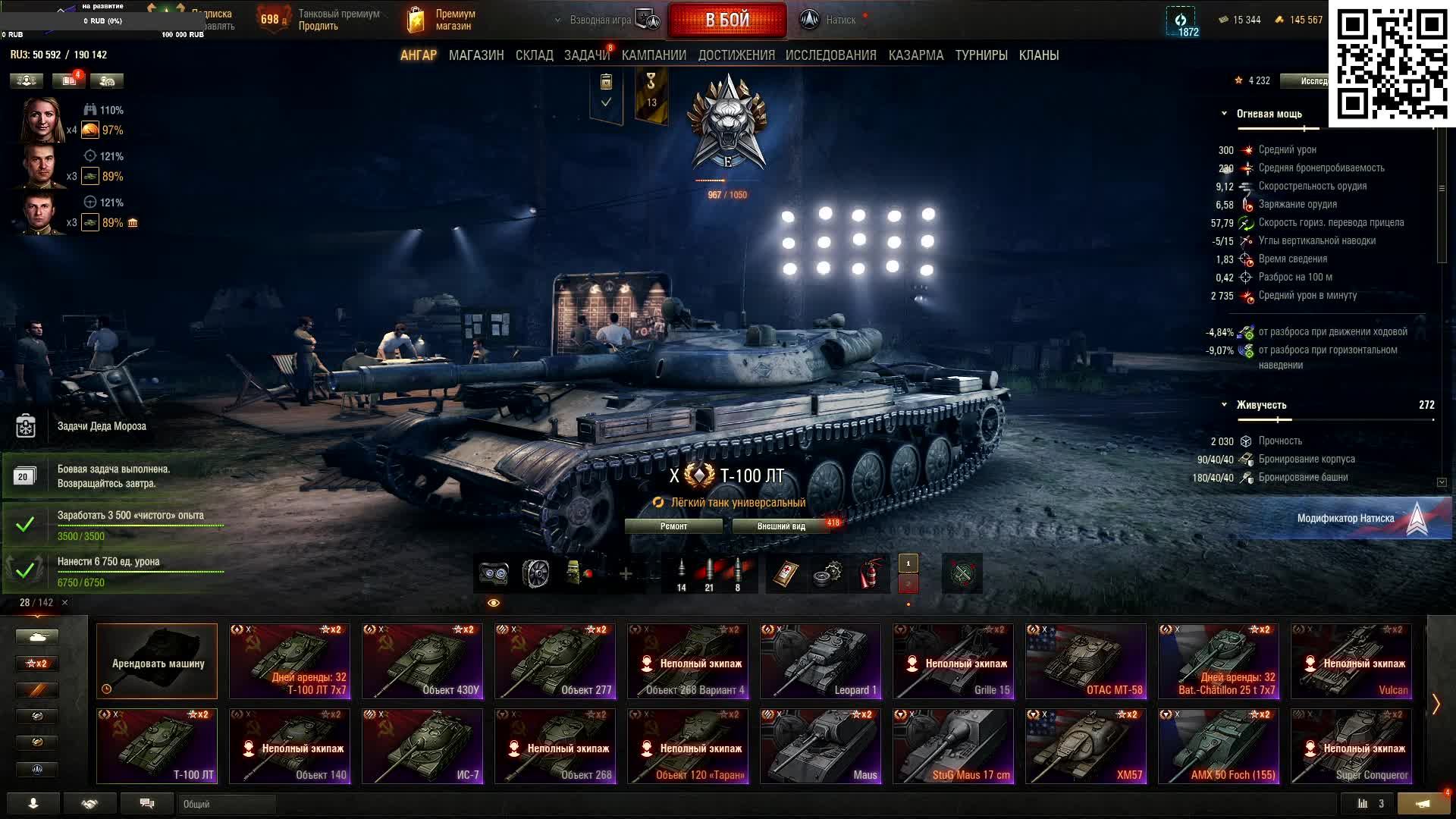Image resolution: width=1456 pixels, height=819 pixels.
Task: Click the Арендовать машину tile
Action: click(157, 661)
